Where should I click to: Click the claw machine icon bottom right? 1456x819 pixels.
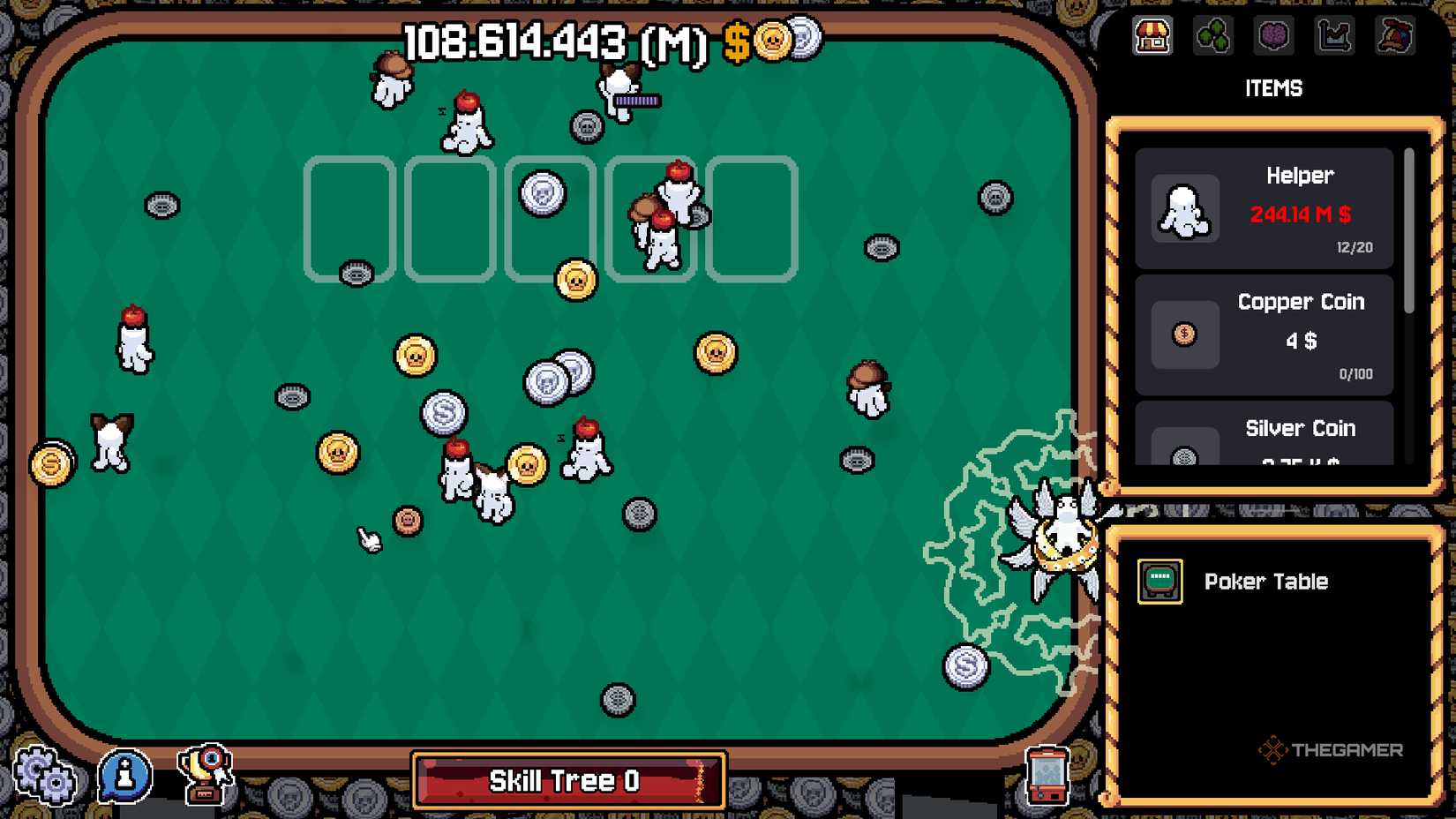coord(1047,777)
